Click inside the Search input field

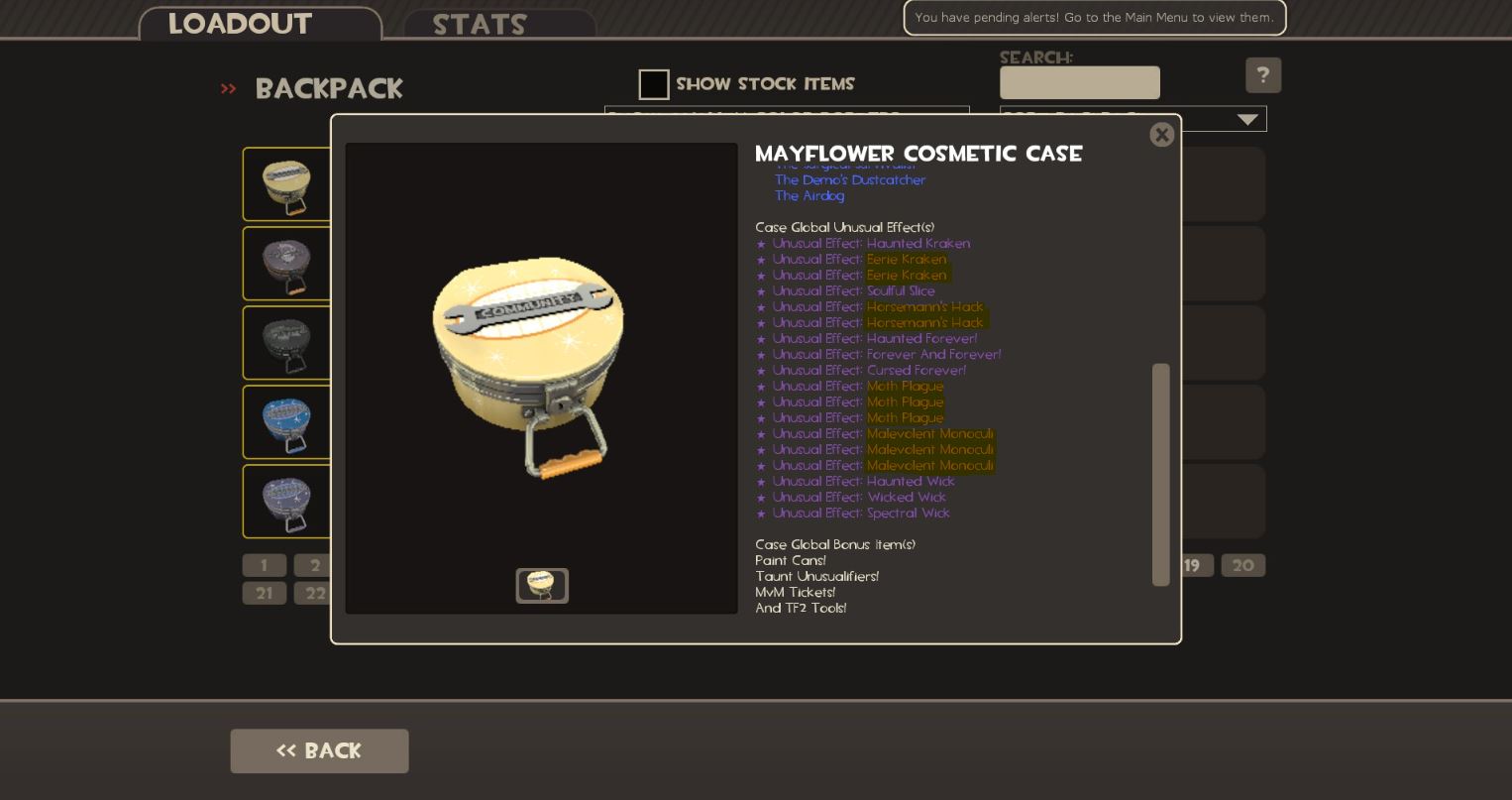pyautogui.click(x=1079, y=82)
